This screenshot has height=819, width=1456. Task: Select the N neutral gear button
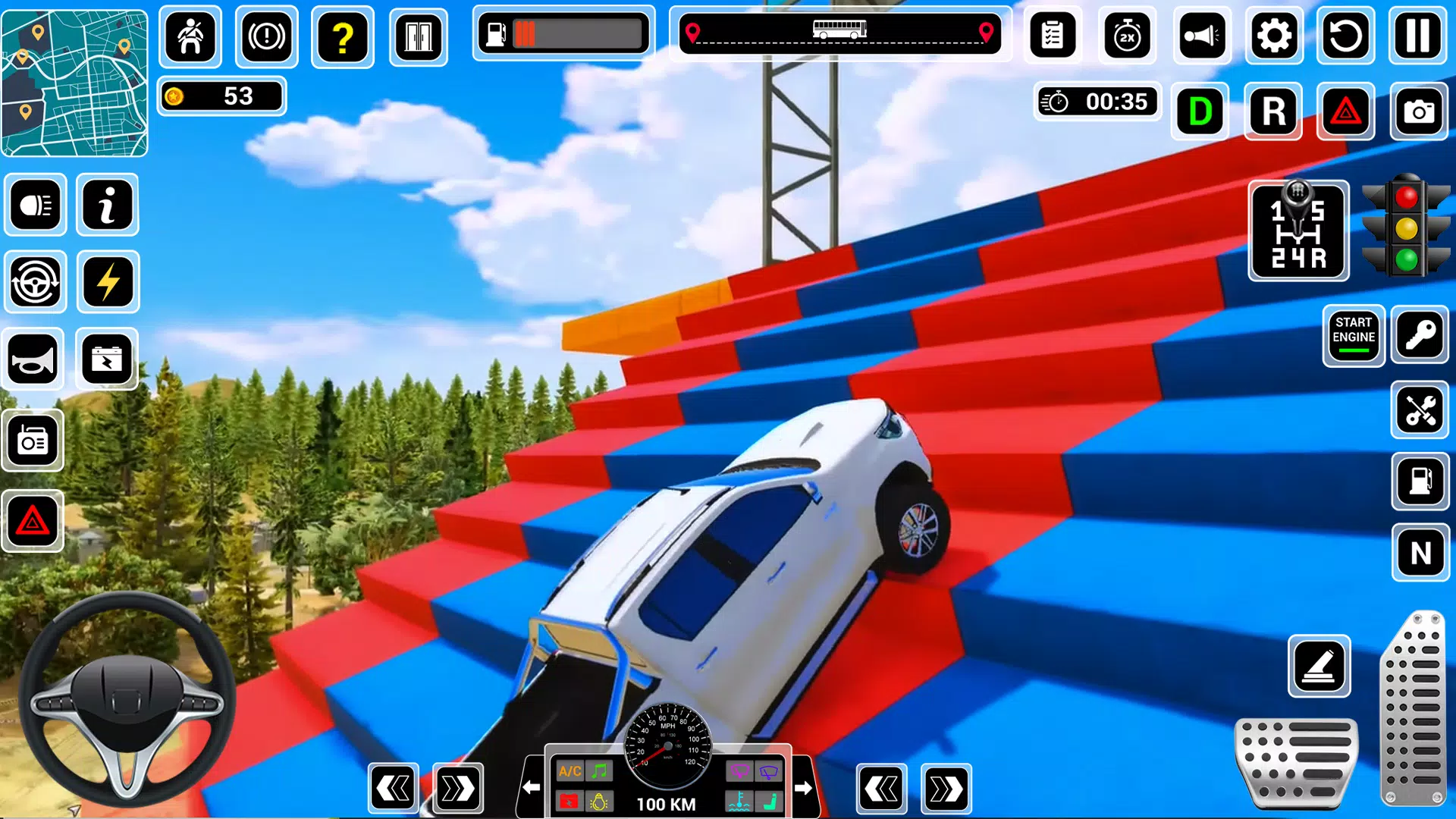(x=1420, y=552)
